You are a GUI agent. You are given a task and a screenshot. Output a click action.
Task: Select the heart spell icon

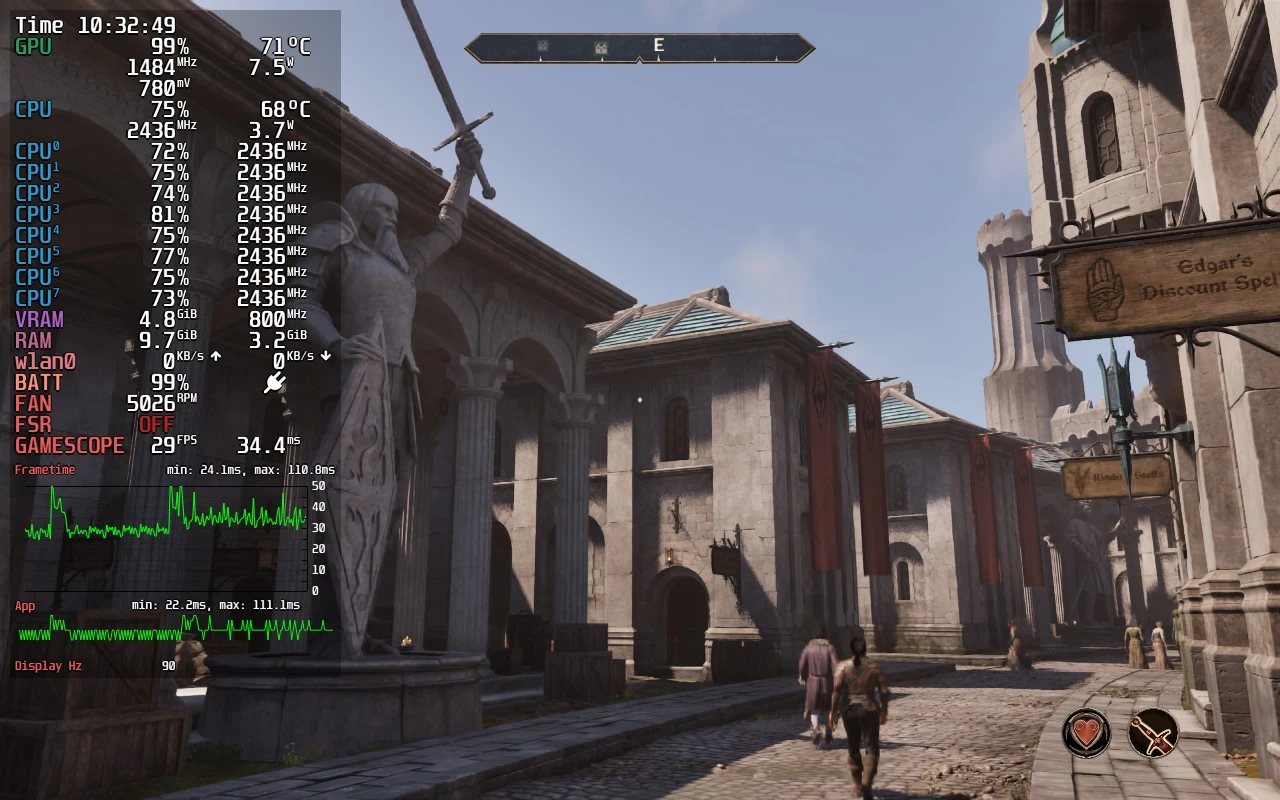pyautogui.click(x=1086, y=733)
